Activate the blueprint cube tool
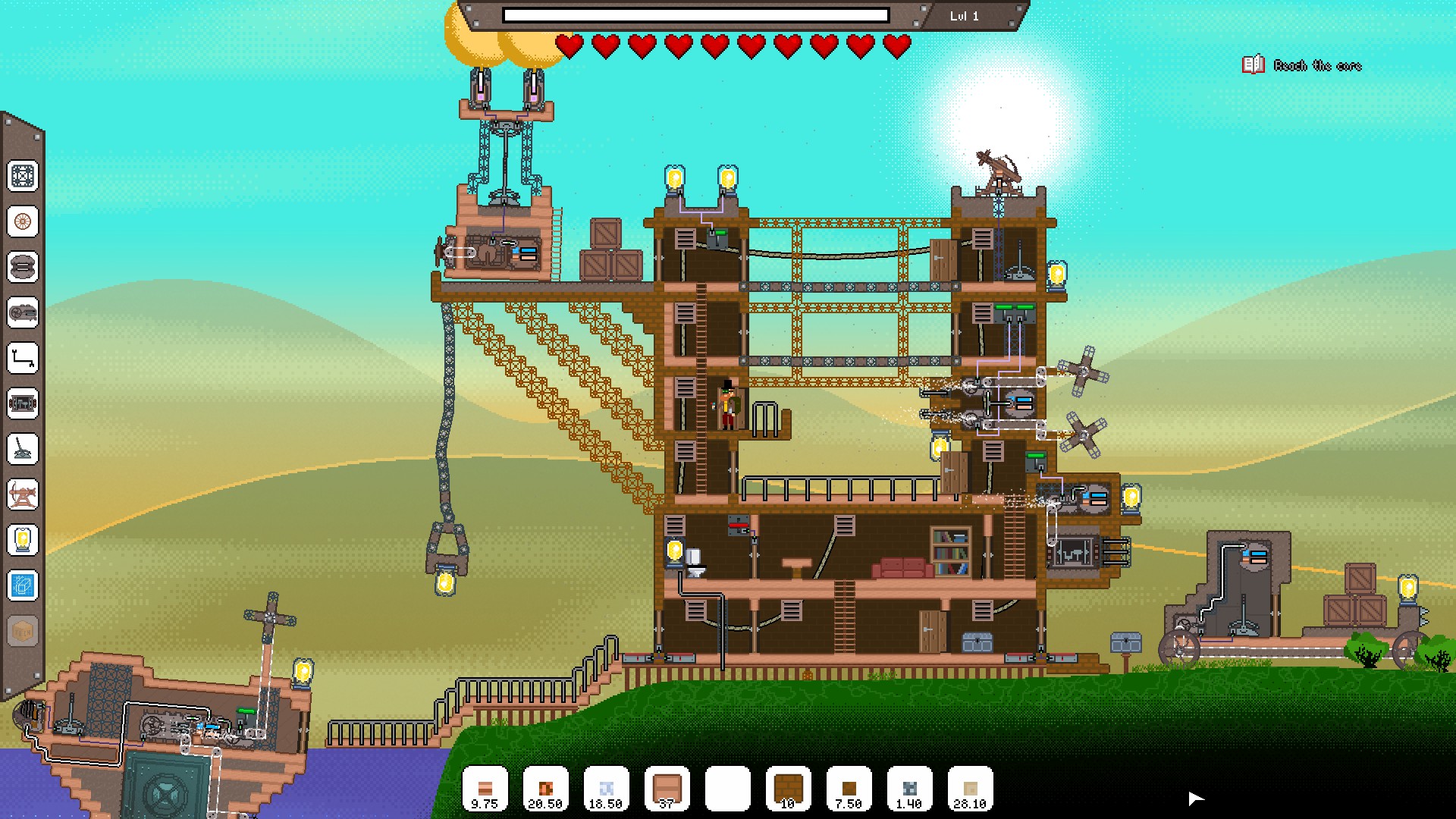1456x819 pixels. click(x=24, y=586)
